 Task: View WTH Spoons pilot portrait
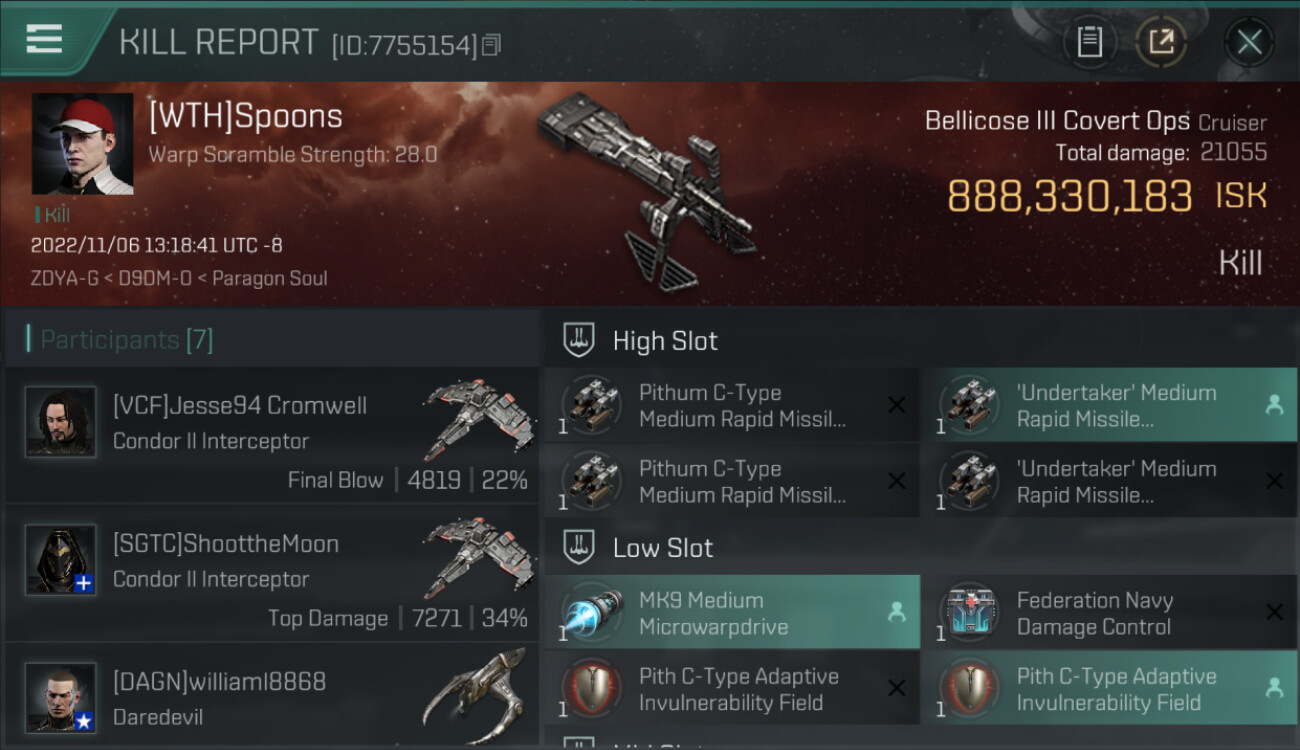click(x=82, y=144)
